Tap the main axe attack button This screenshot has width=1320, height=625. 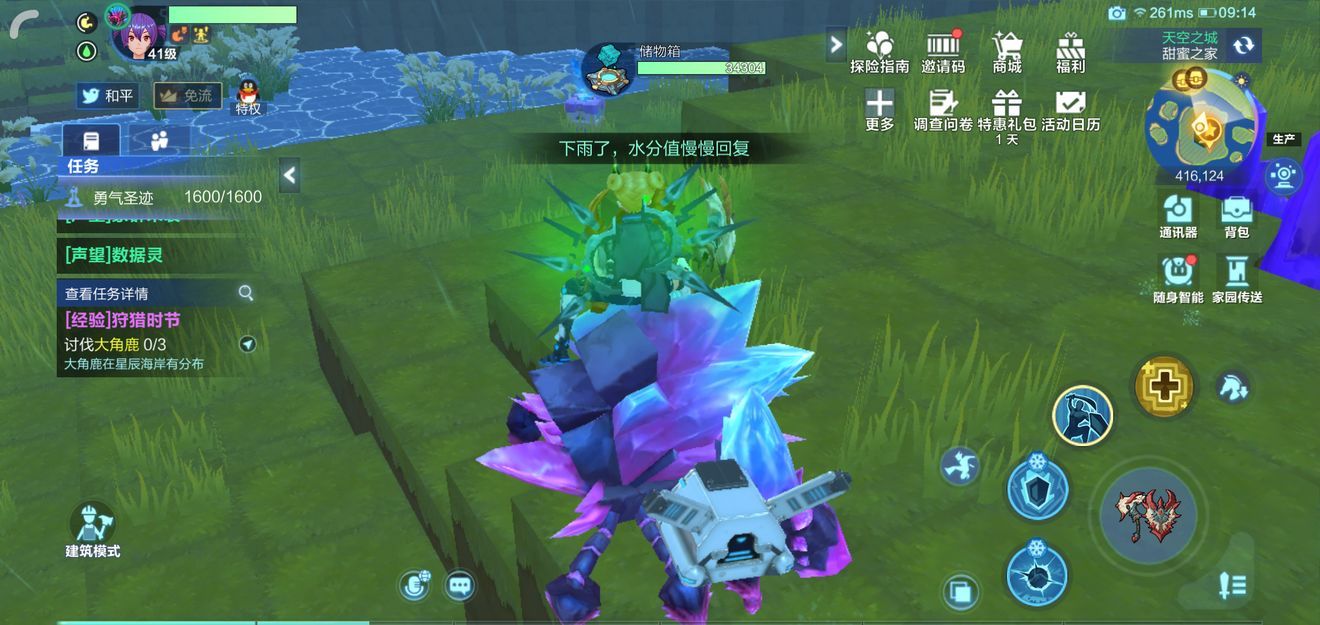point(1147,515)
